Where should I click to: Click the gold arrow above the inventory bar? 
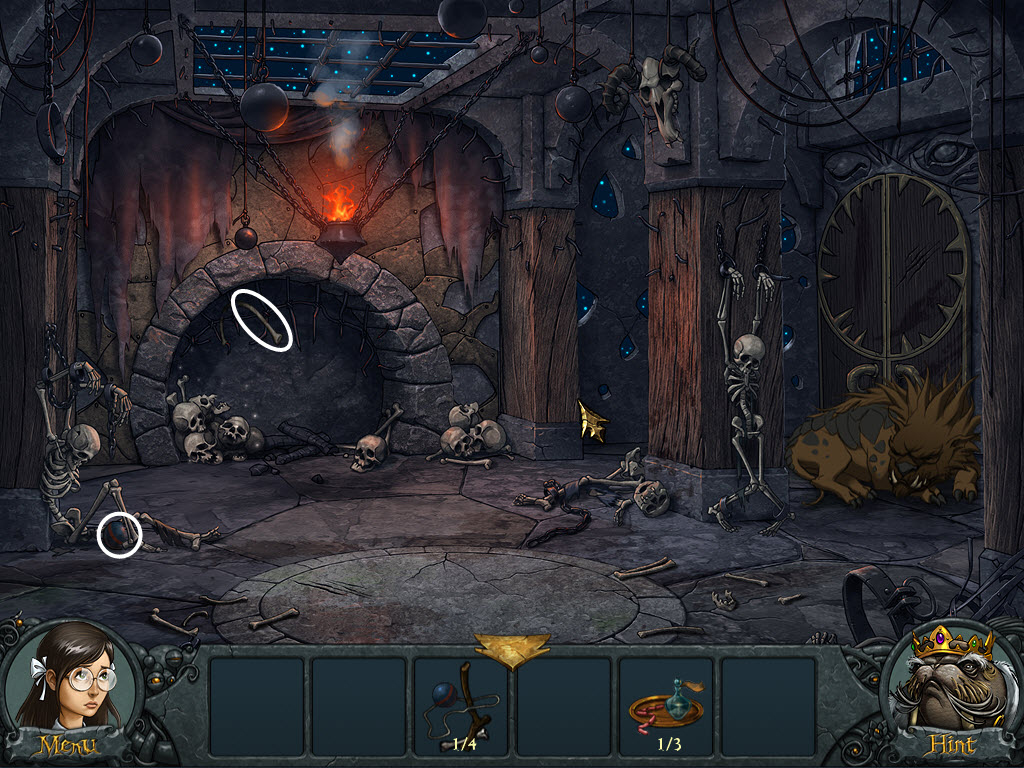(x=512, y=648)
